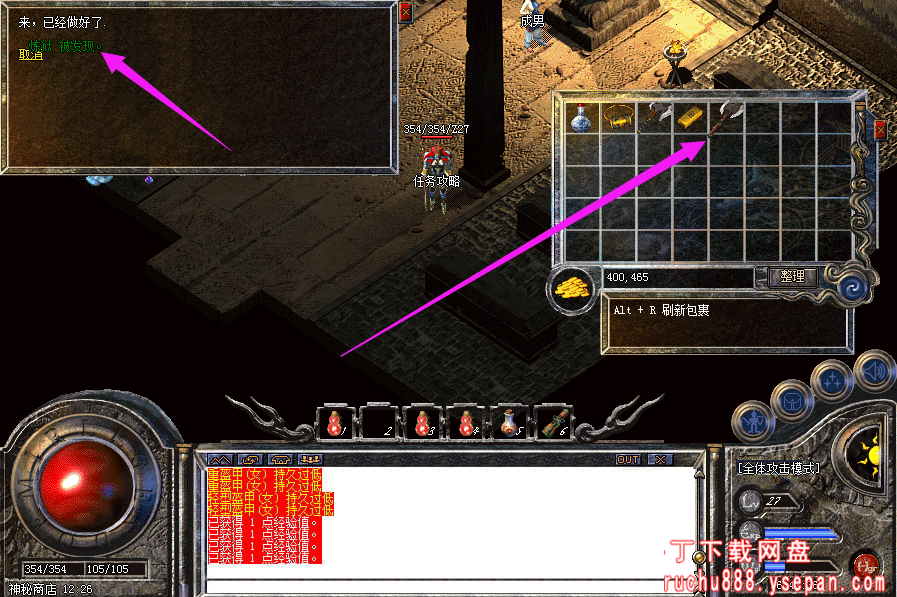The width and height of the screenshot is (897, 597).
Task: Open the character panel via the blue figure button
Action: [752, 423]
